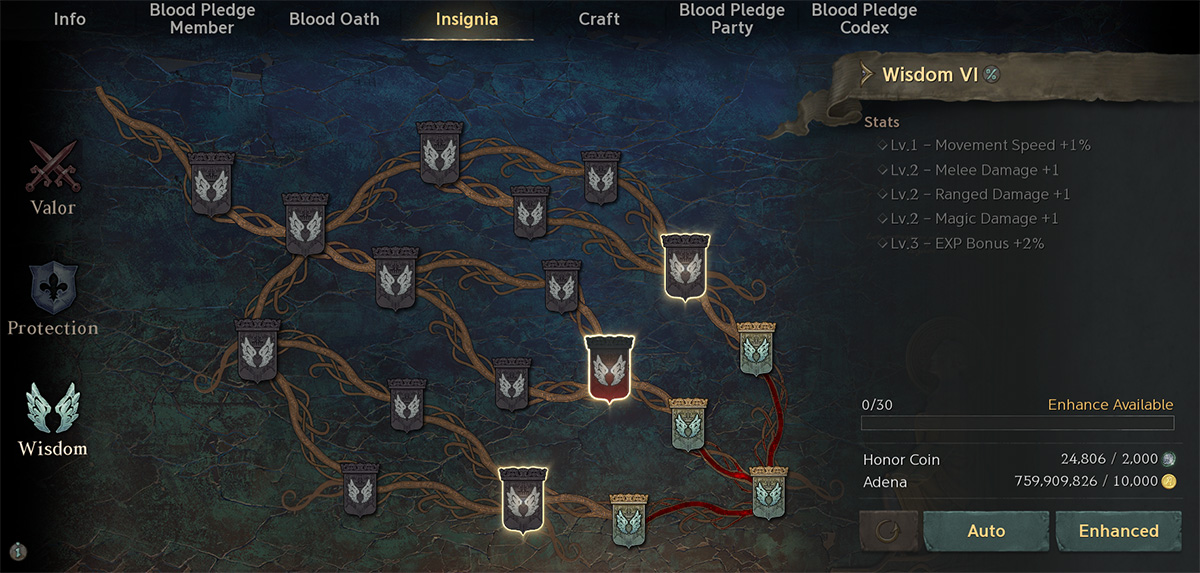The height and width of the screenshot is (573, 1200).
Task: Click the circular reset arrow button
Action: (888, 531)
